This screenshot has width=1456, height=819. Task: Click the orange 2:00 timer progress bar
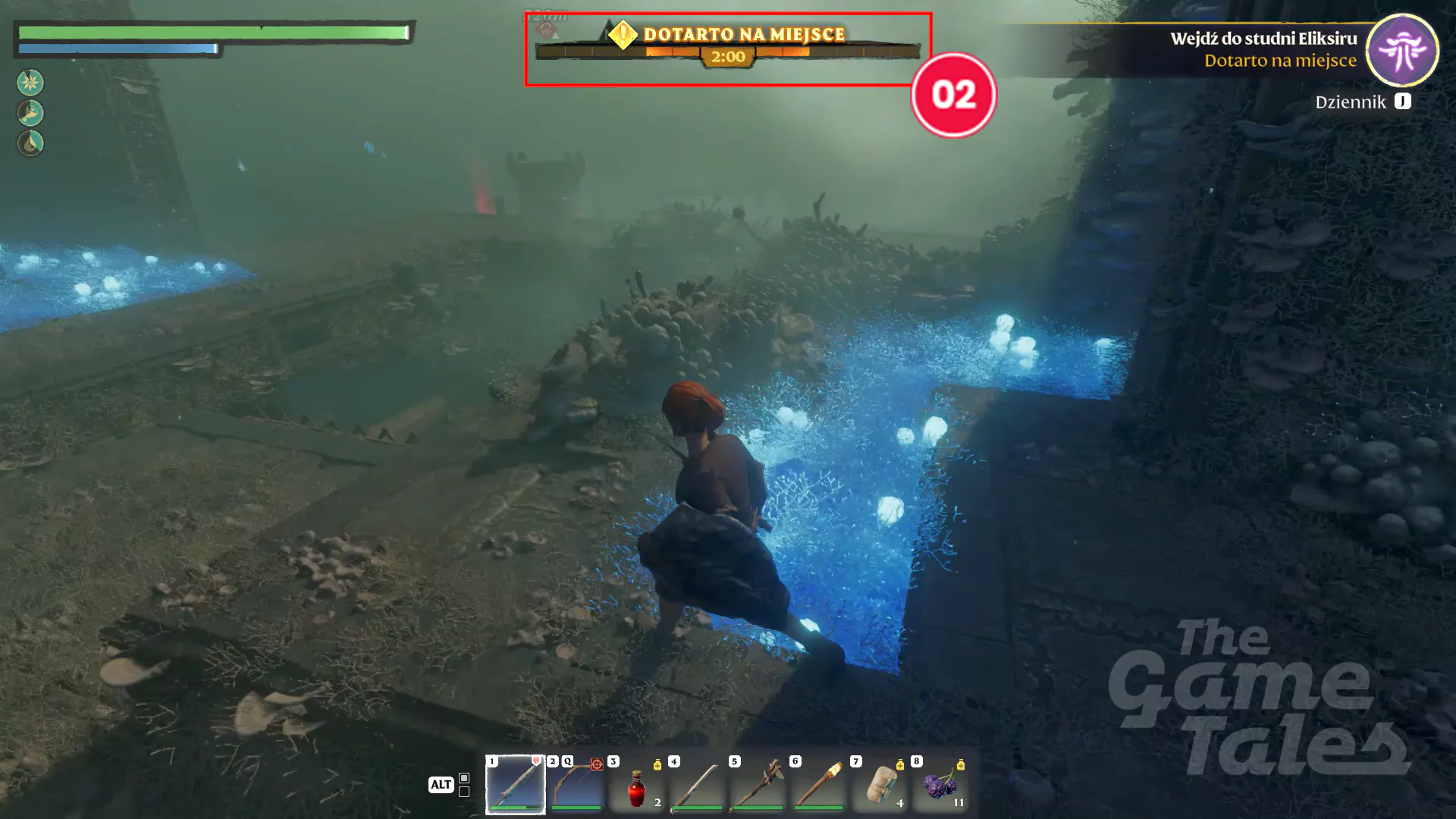click(x=726, y=55)
